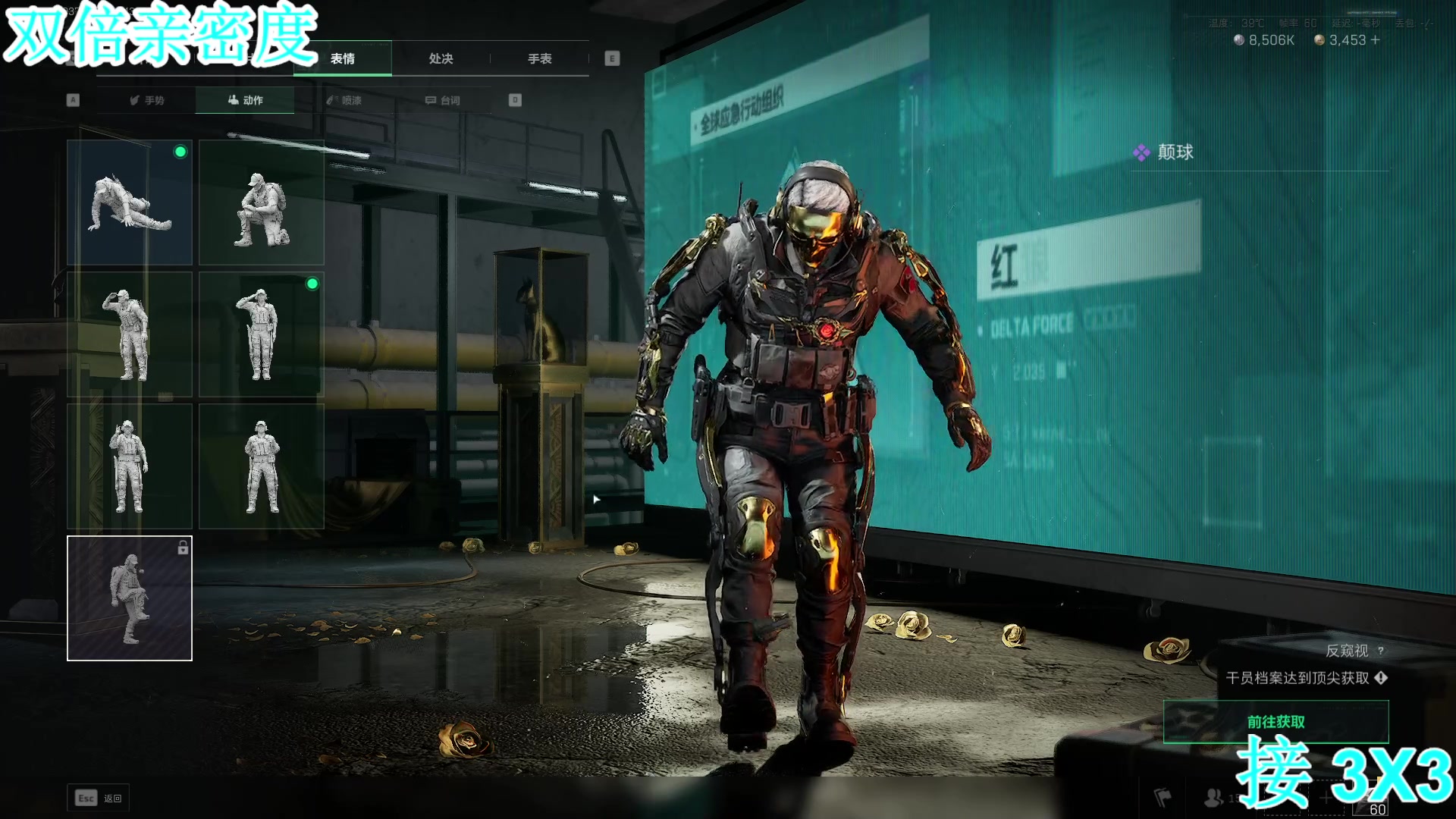
Task: Select the front-facing at-attention emote tile
Action: point(262,466)
